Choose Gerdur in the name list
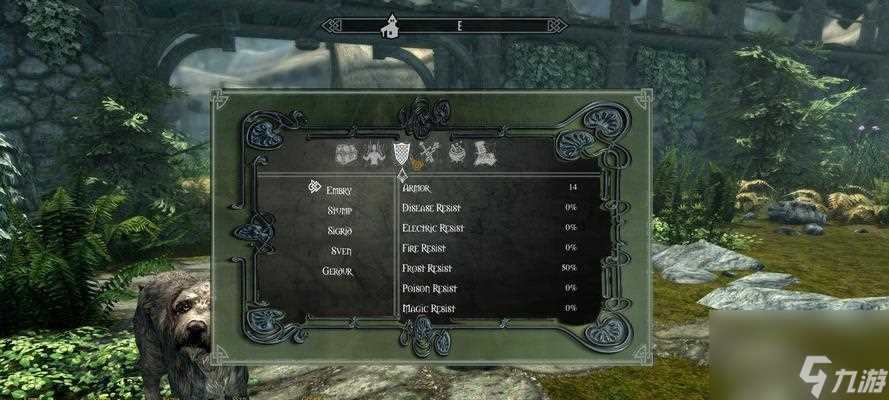 click(338, 270)
